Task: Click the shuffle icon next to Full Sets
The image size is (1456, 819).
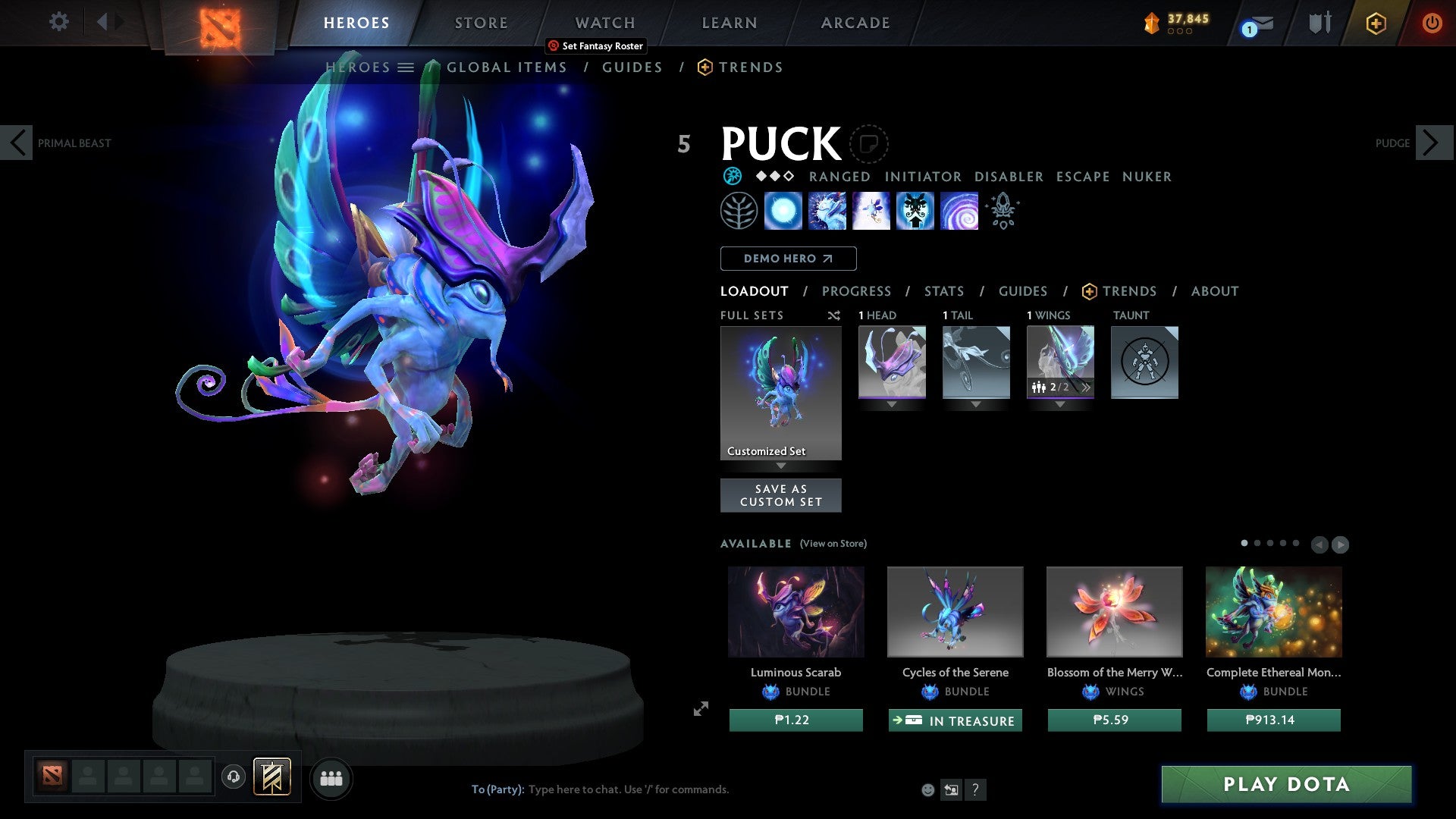Action: coord(833,315)
